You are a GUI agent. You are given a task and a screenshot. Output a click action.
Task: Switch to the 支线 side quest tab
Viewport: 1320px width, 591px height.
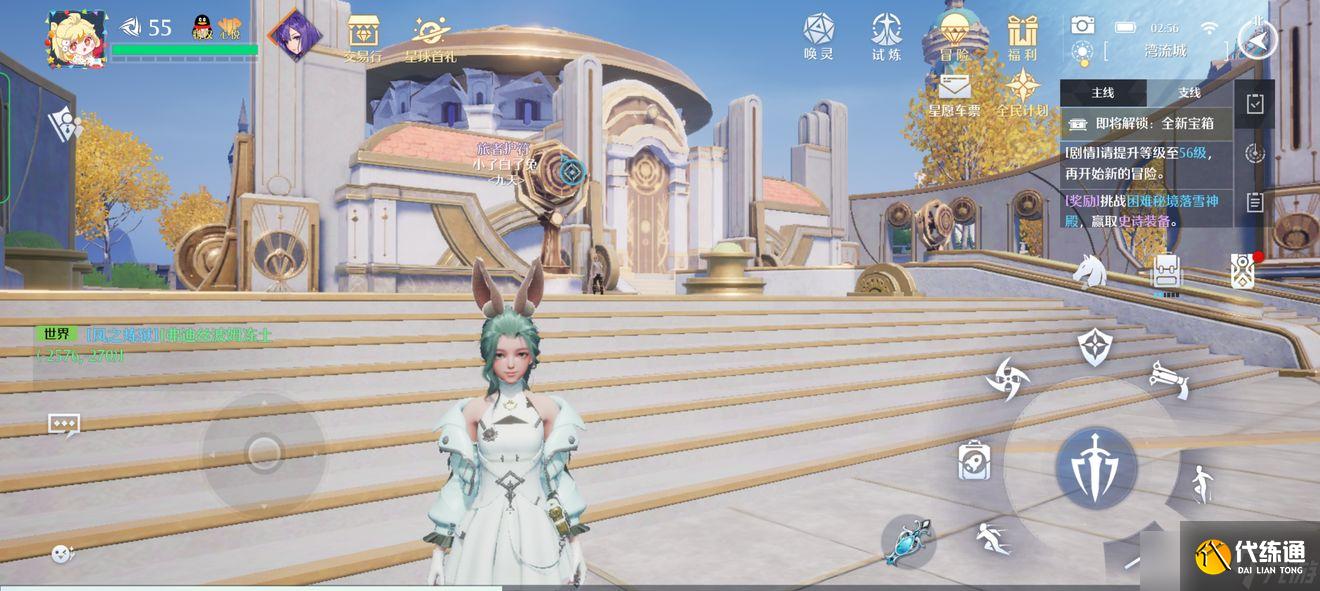pyautogui.click(x=1189, y=93)
